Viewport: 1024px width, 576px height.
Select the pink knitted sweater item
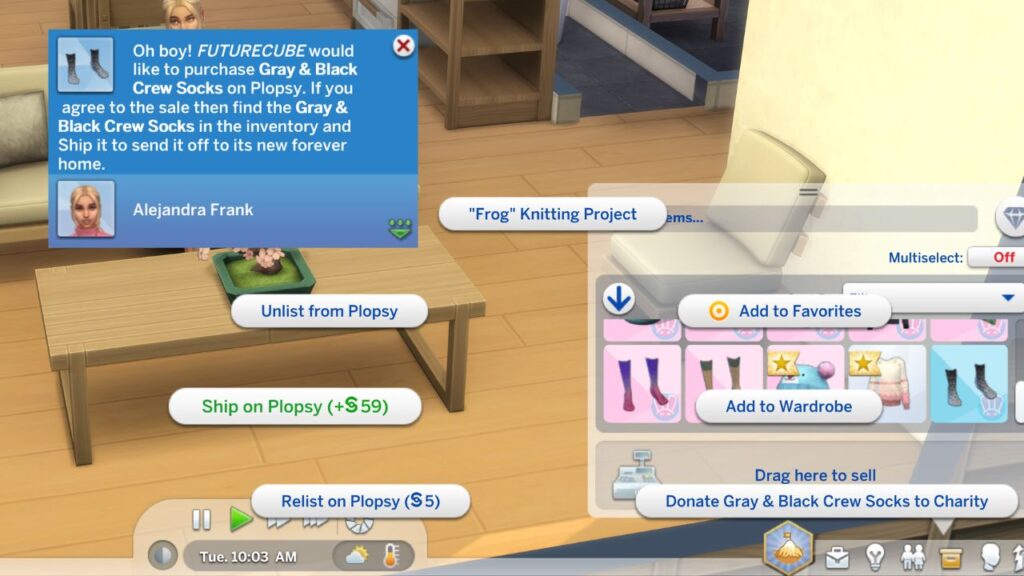coord(886,383)
